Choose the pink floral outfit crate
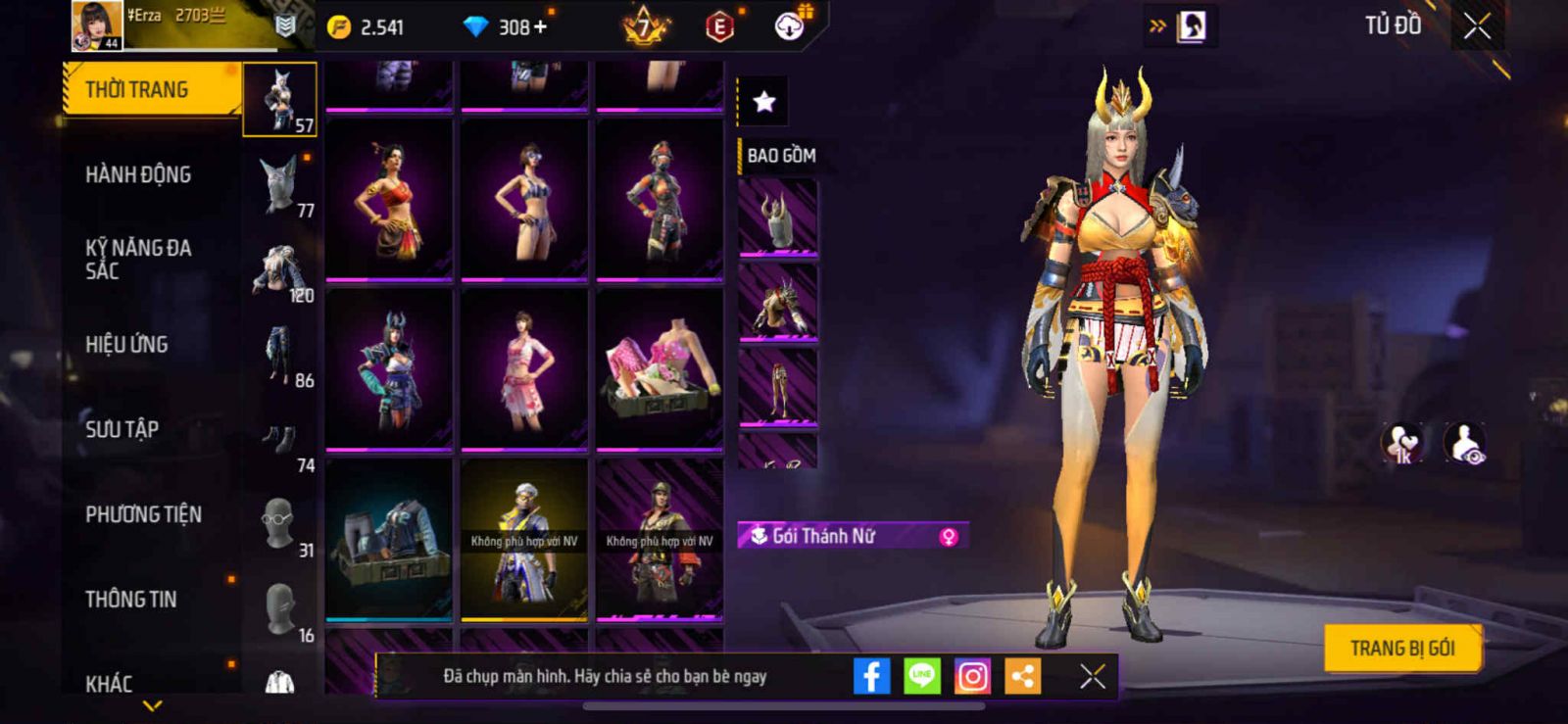The width and height of the screenshot is (1568, 724). [660, 369]
